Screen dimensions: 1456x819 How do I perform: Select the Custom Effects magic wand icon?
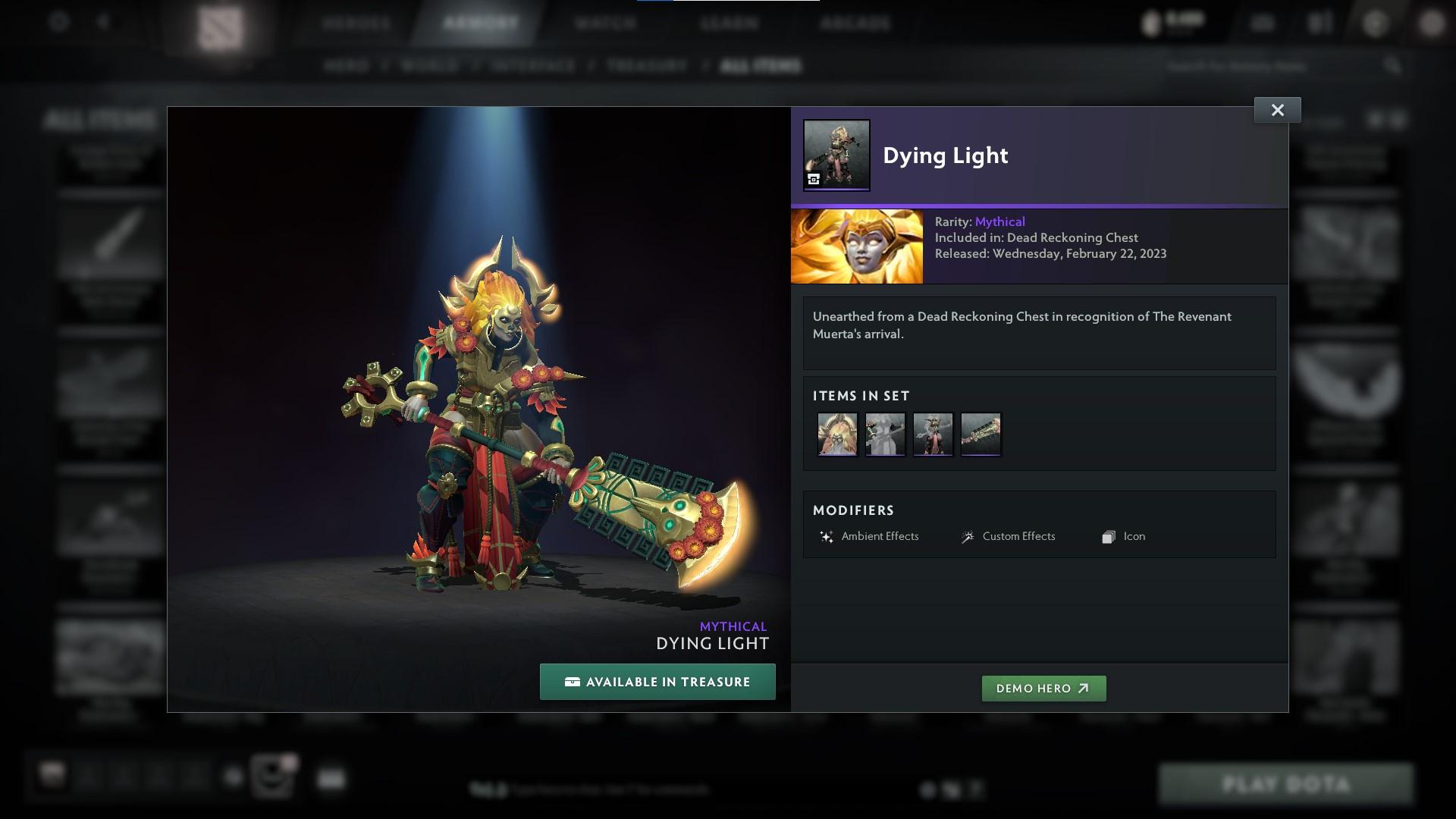coord(967,536)
